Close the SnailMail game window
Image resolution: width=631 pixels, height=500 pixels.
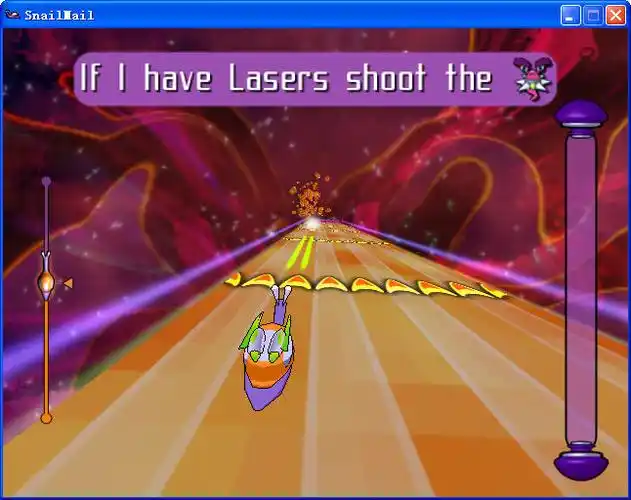[x=615, y=15]
